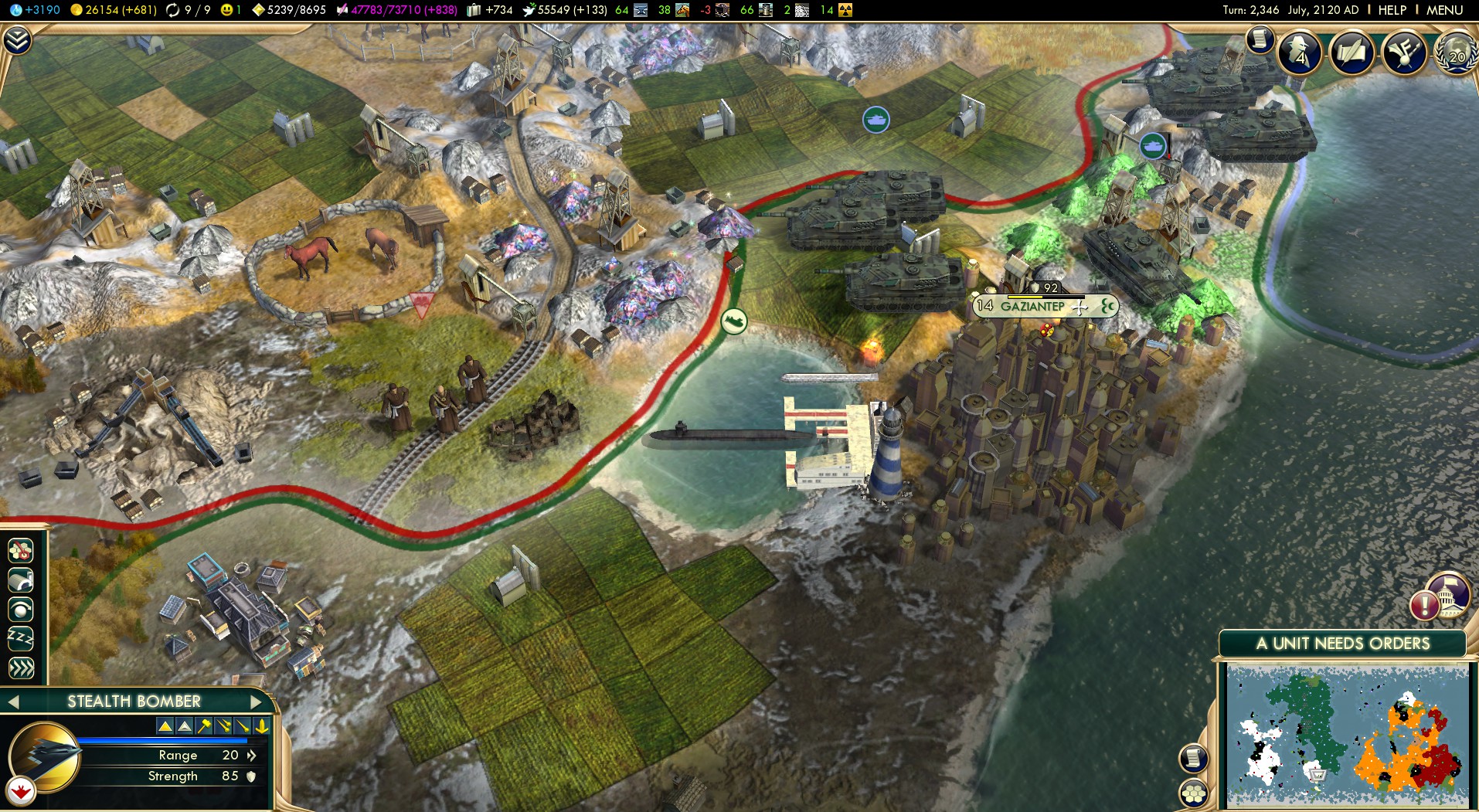This screenshot has width=1479, height=812.
Task: Select the next unit with right arrow
Action: point(257,702)
